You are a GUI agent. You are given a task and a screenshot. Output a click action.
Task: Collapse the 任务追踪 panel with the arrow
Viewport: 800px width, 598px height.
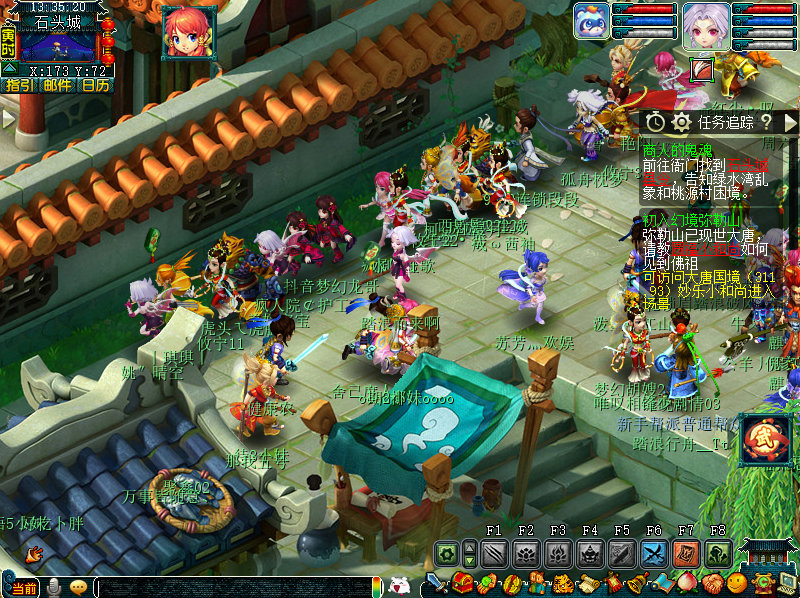click(789, 122)
